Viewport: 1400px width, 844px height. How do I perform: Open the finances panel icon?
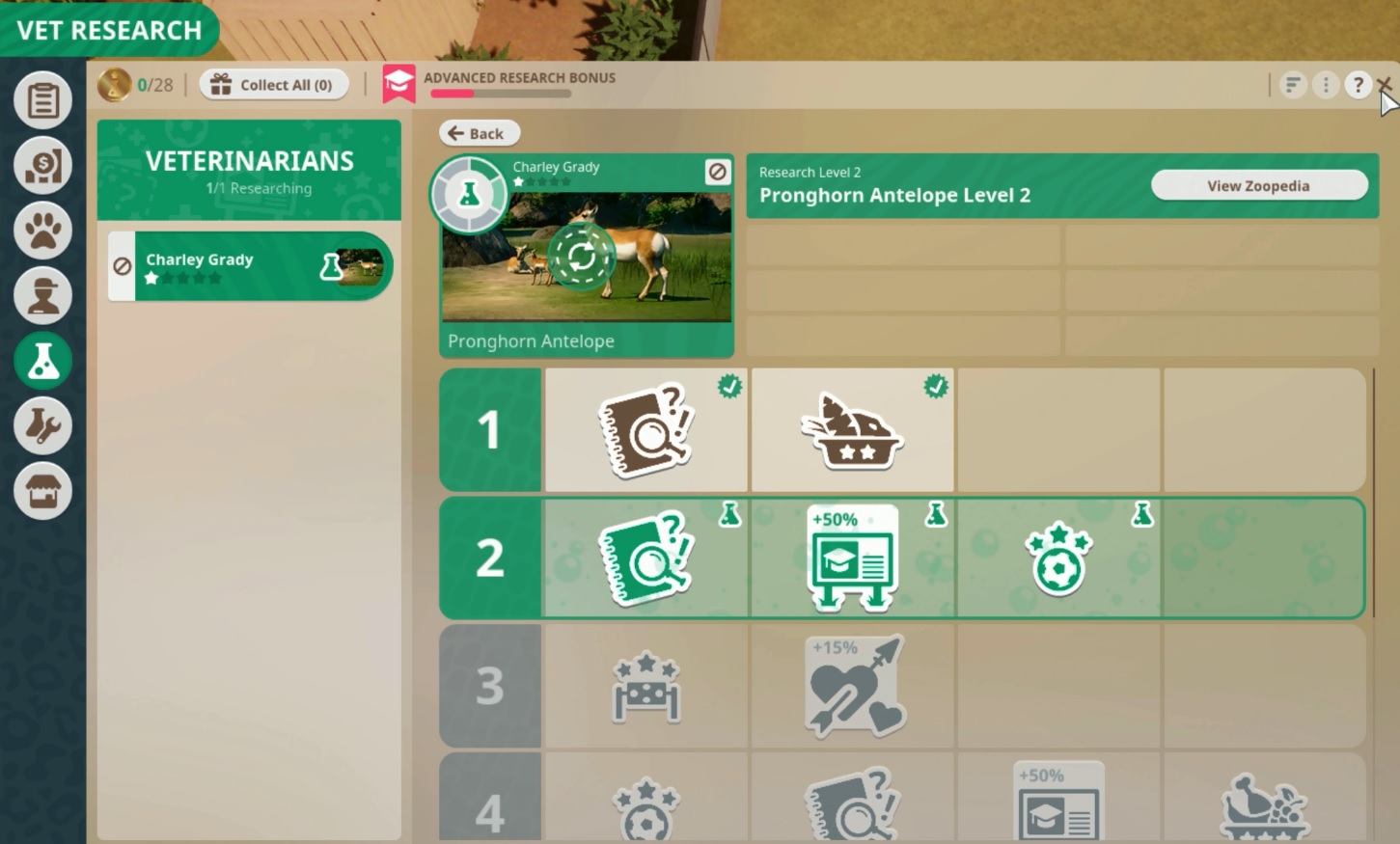click(x=42, y=165)
